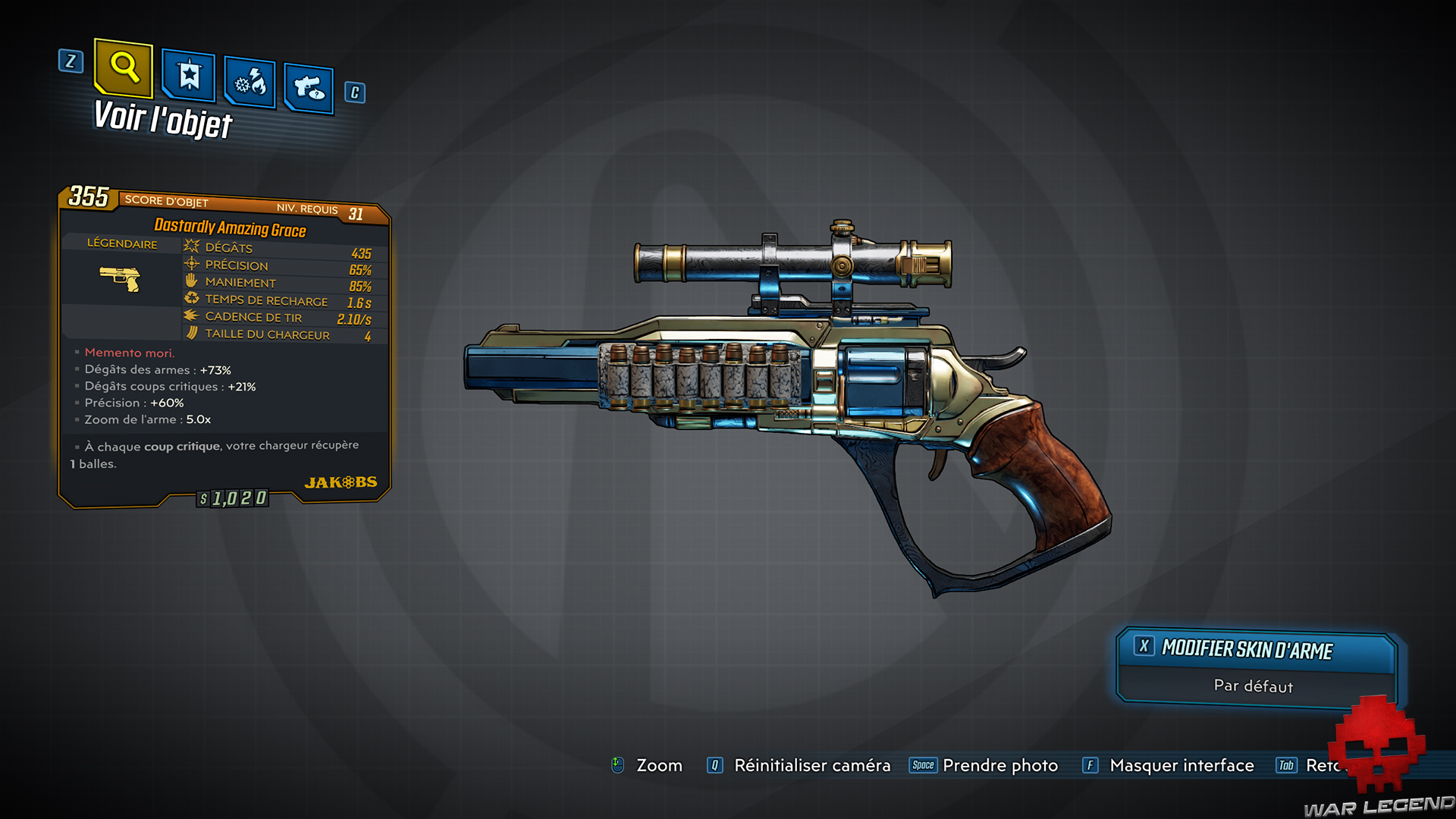This screenshot has width=1456, height=819.
Task: Open the elemental effects info icon
Action: tap(249, 83)
